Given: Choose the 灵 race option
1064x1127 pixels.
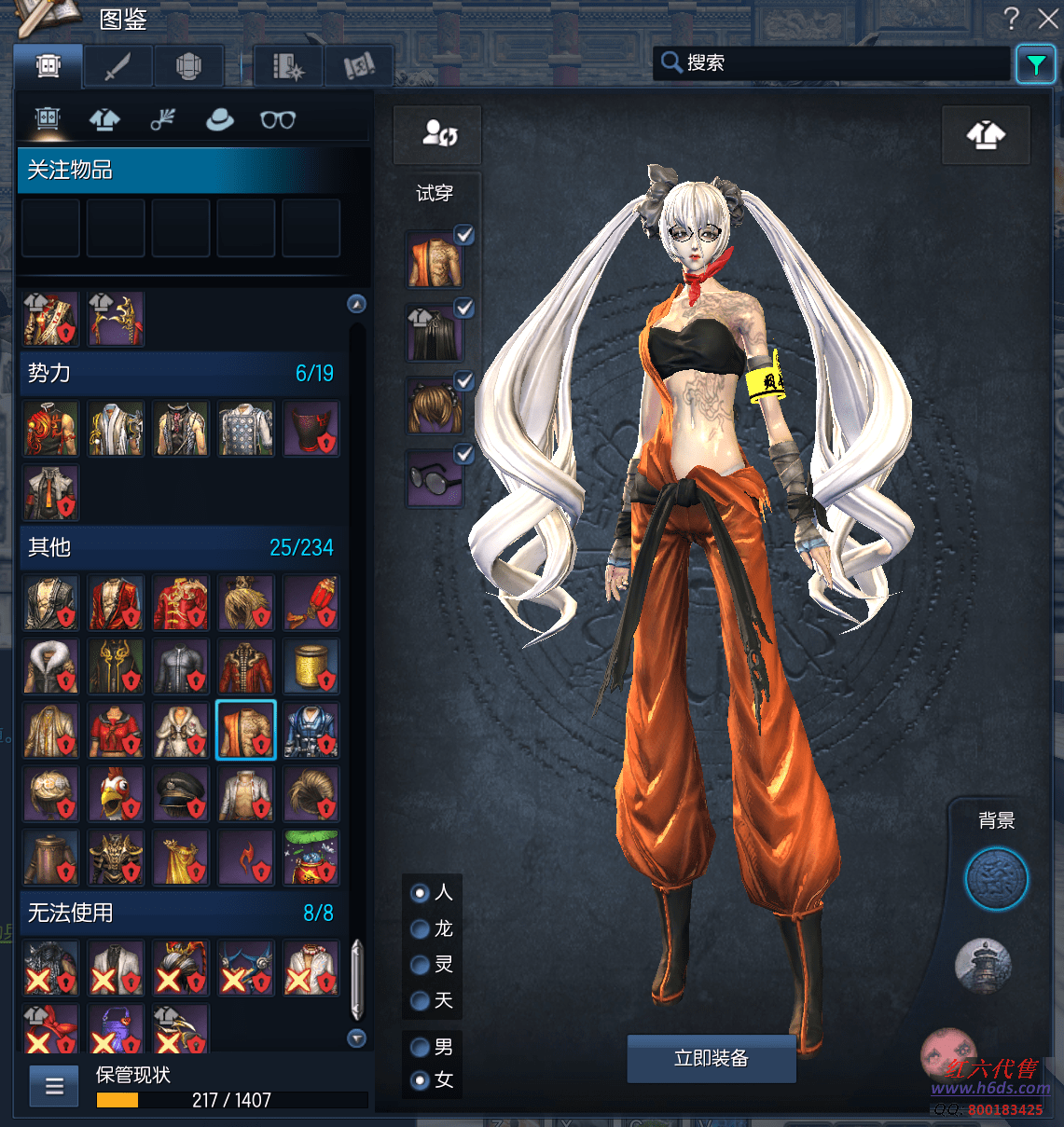Looking at the screenshot, I should click(421, 965).
